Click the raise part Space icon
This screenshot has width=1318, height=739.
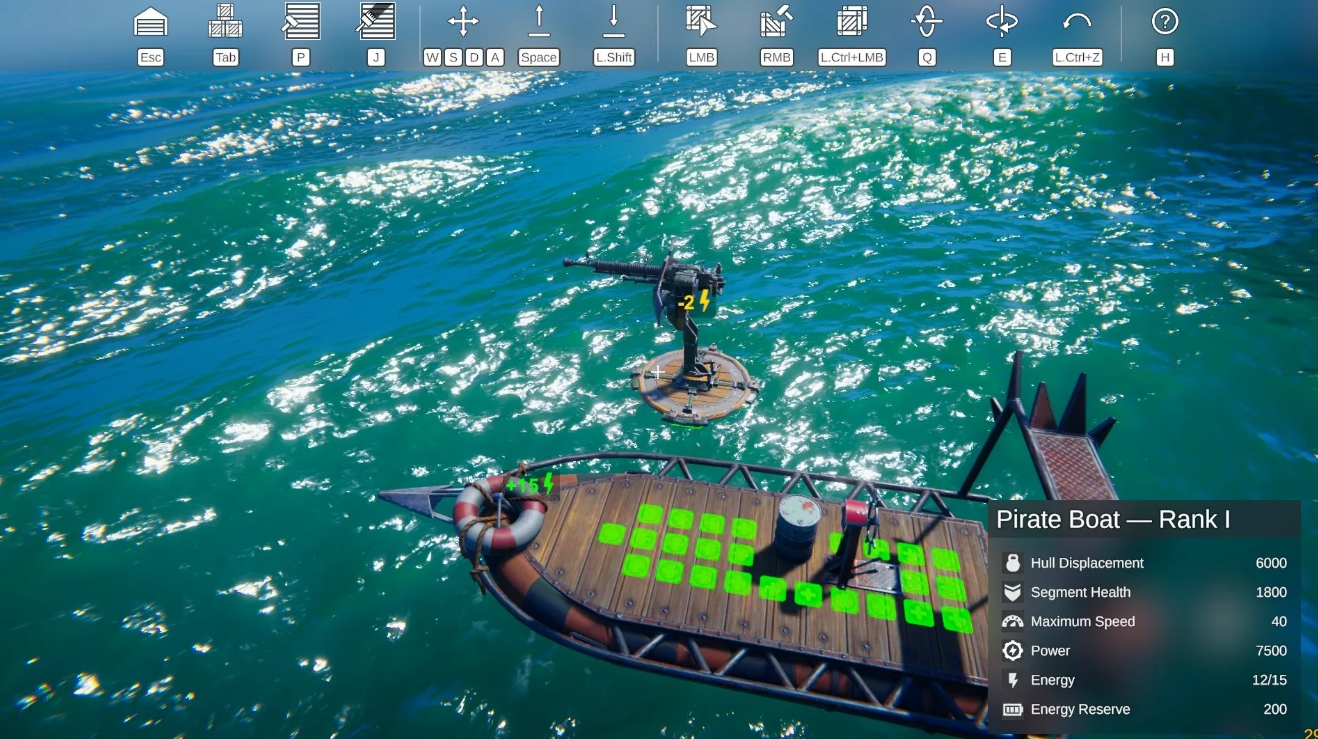tap(539, 22)
